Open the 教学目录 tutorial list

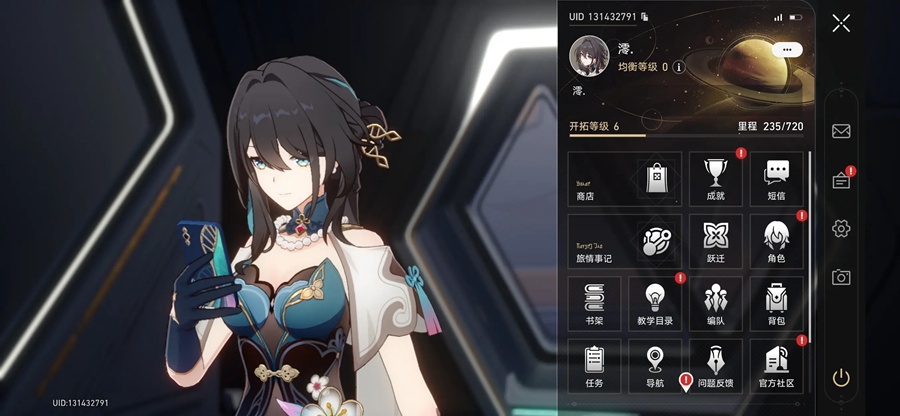pos(655,304)
